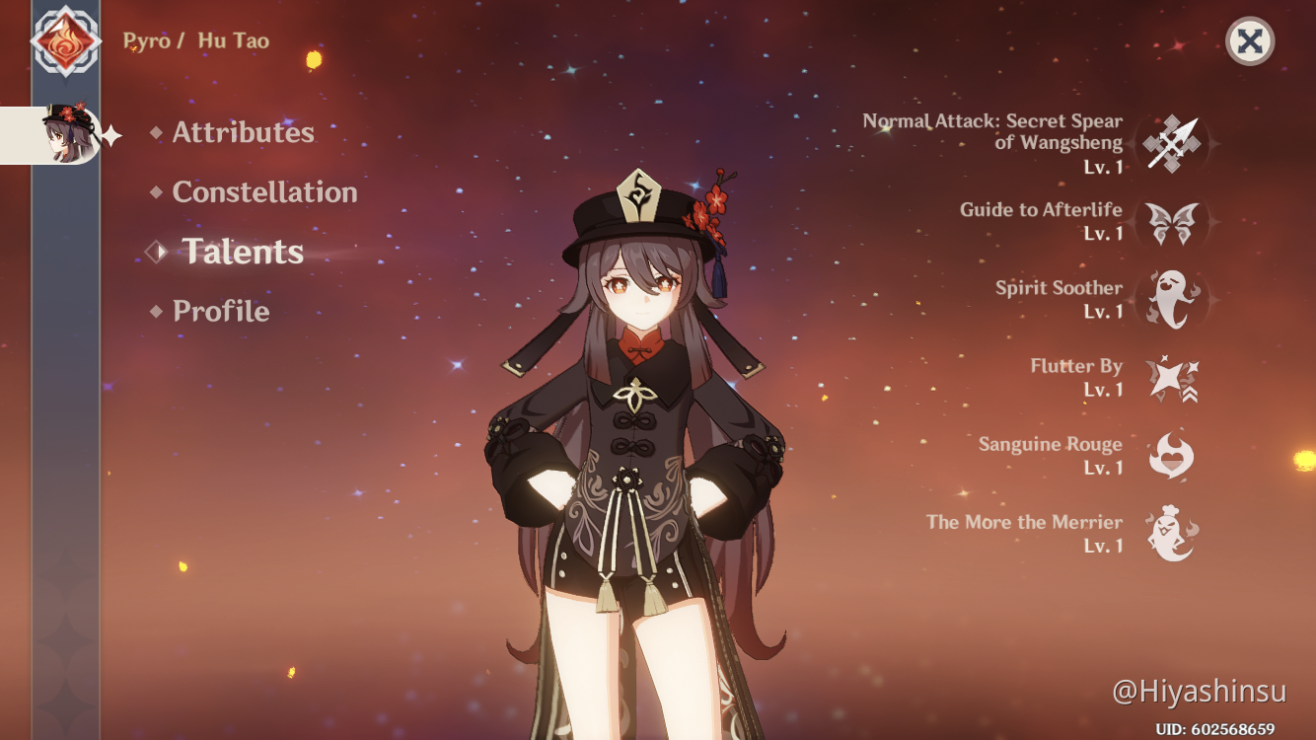The image size is (1316, 740).
Task: Select the Talents menu entry
Action: [x=243, y=253]
